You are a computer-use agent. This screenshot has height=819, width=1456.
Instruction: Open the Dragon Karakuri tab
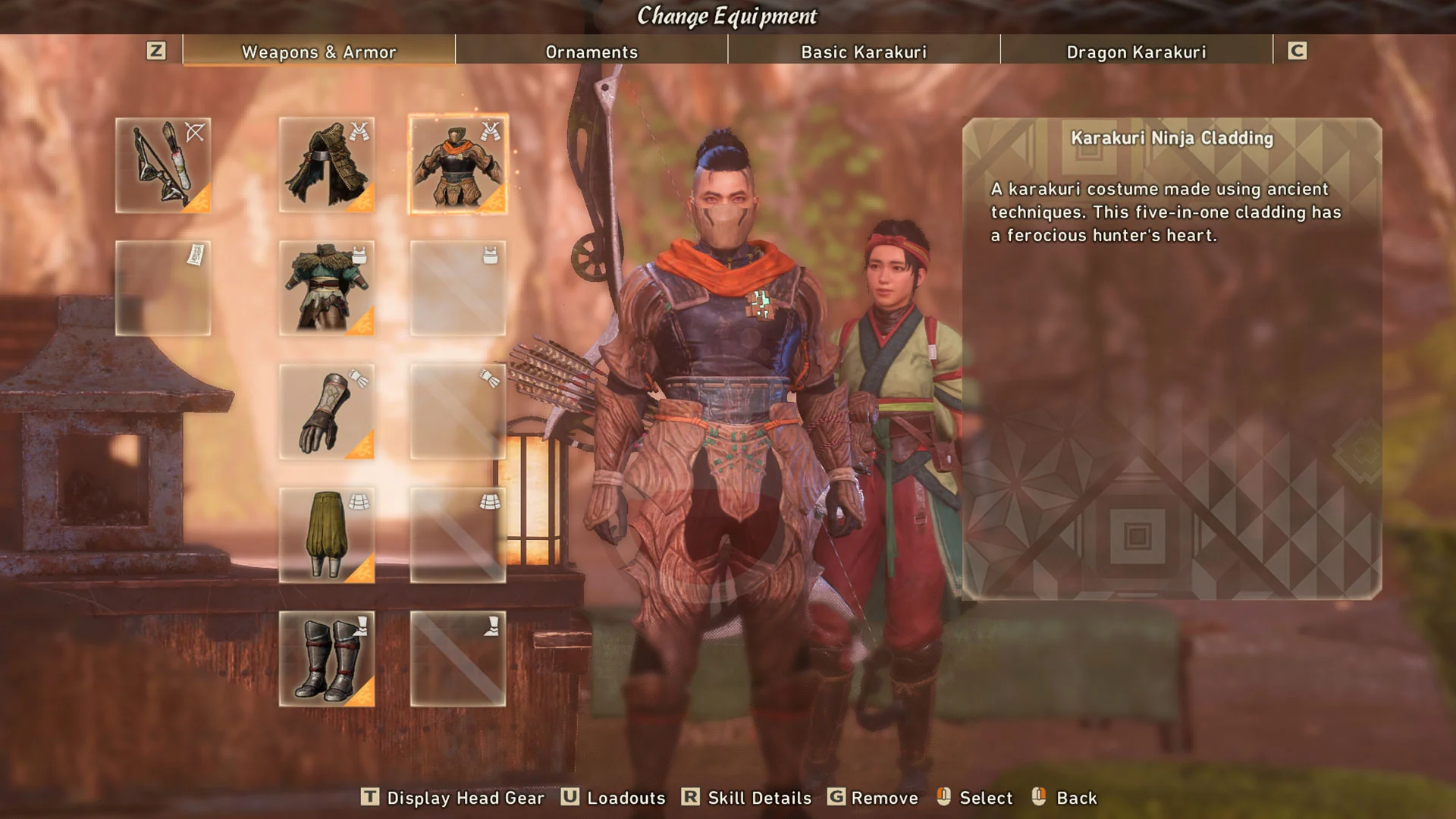[1136, 52]
